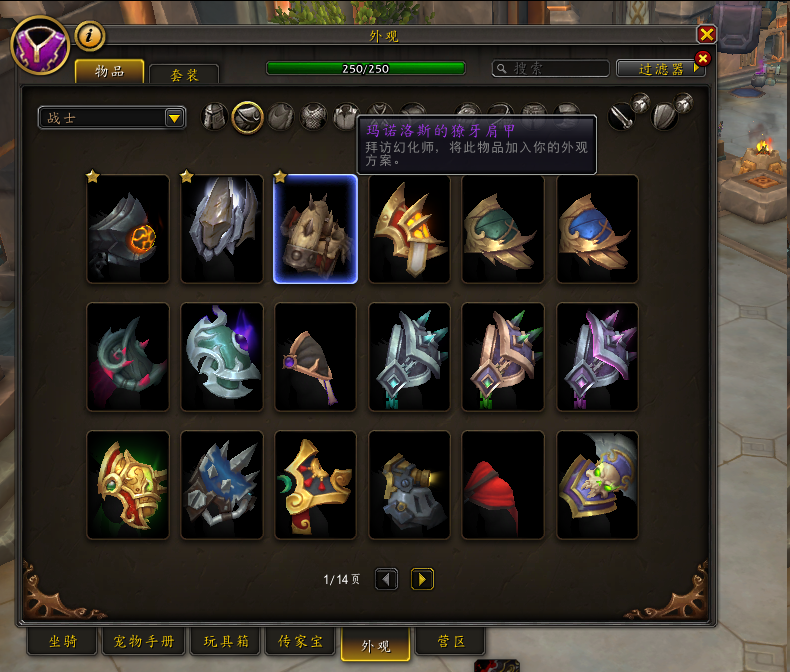Switch to the 套装 sets tab

pos(184,74)
